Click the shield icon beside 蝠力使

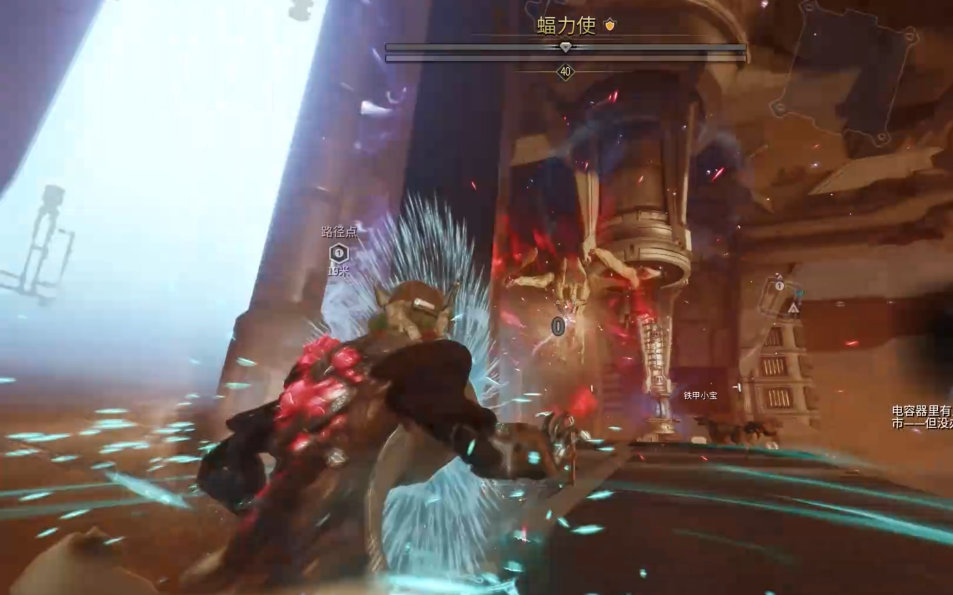click(610, 25)
